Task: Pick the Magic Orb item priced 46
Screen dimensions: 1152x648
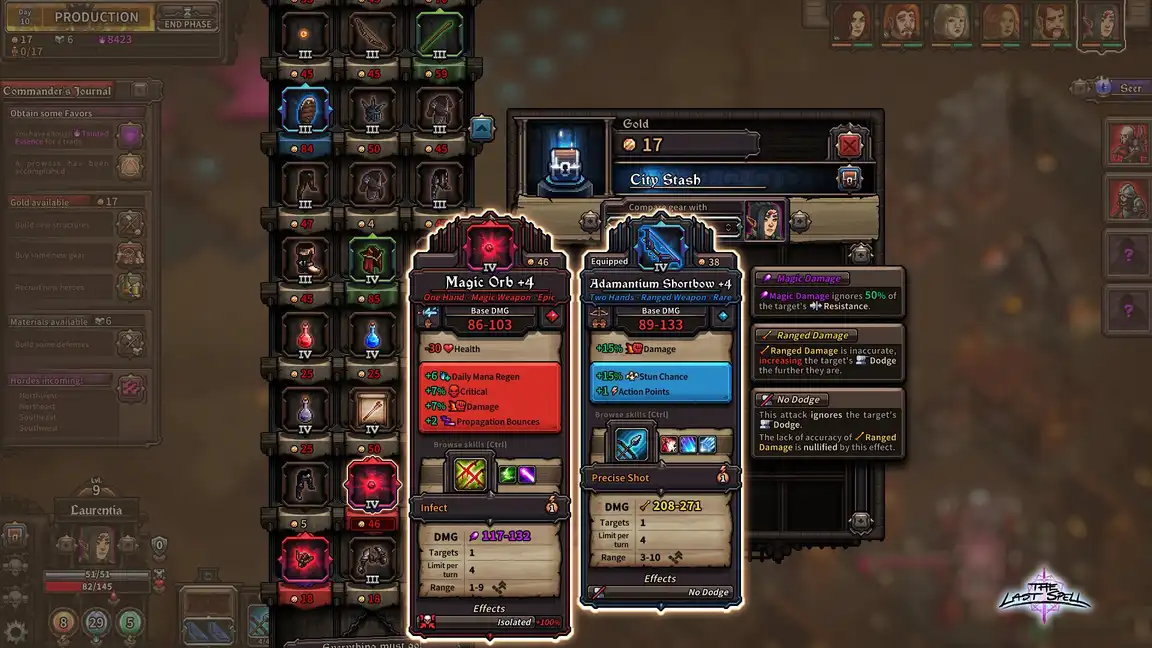Action: [372, 487]
